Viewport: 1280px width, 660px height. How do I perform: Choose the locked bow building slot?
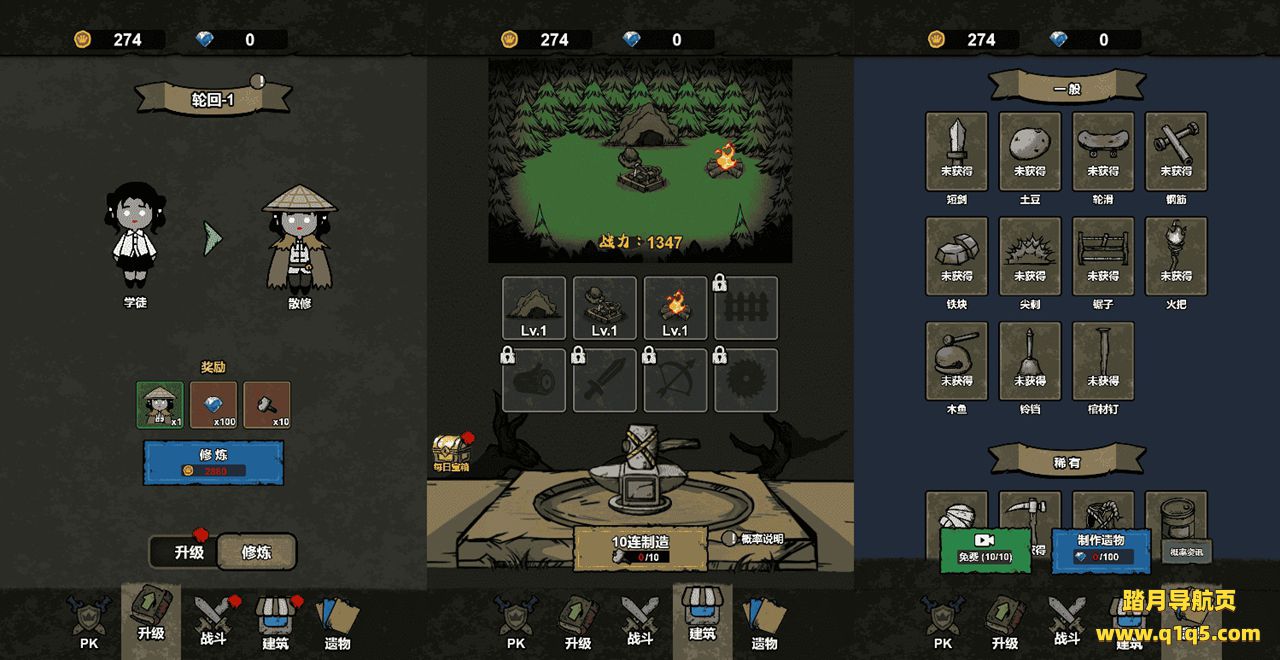click(x=675, y=380)
